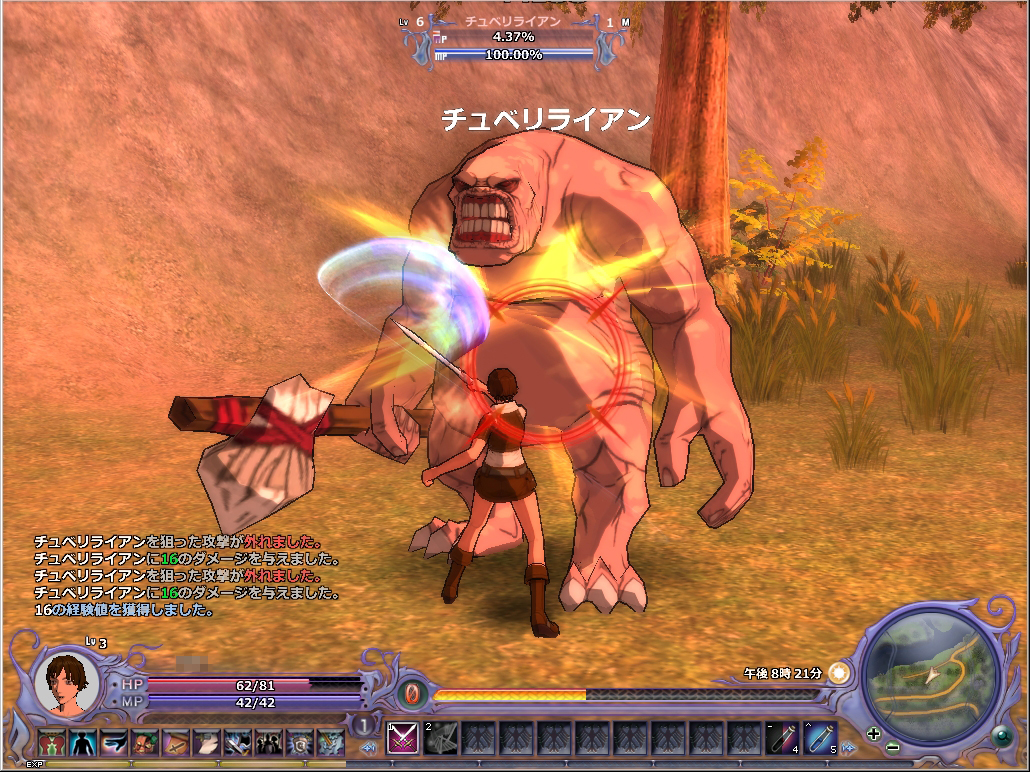Use the blue potion in hotbar slot 5
This screenshot has width=1030, height=772.
[820, 739]
